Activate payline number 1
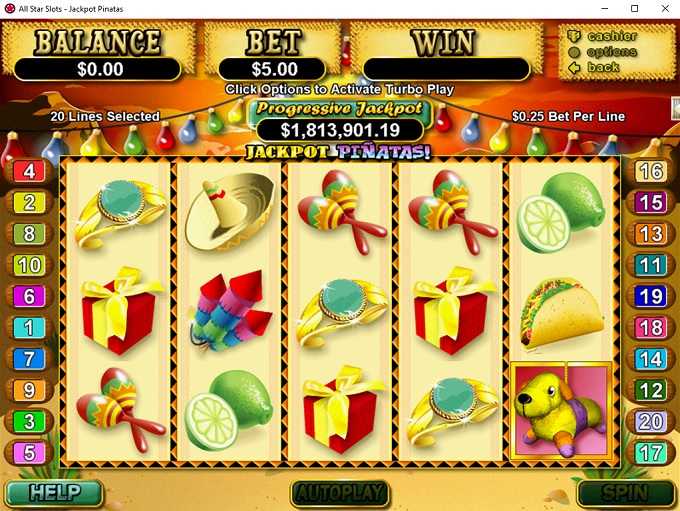This screenshot has width=680, height=511. pyautogui.click(x=29, y=327)
